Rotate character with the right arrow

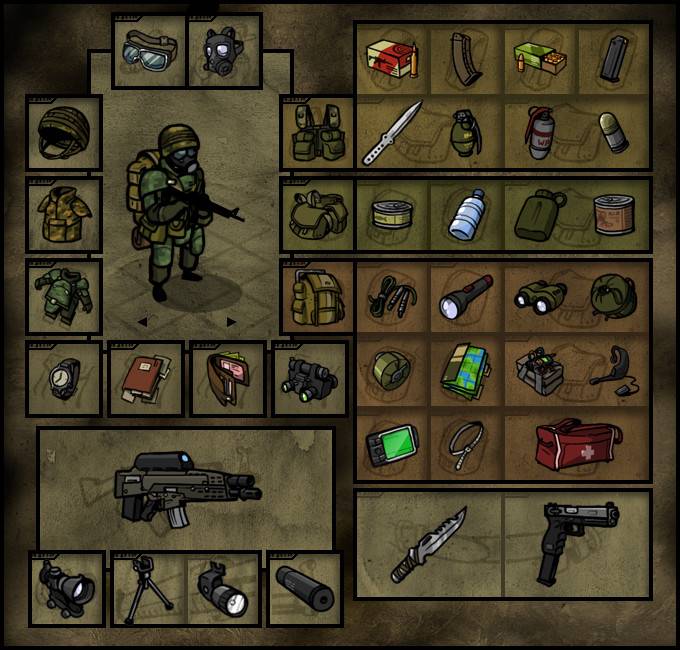click(232, 322)
